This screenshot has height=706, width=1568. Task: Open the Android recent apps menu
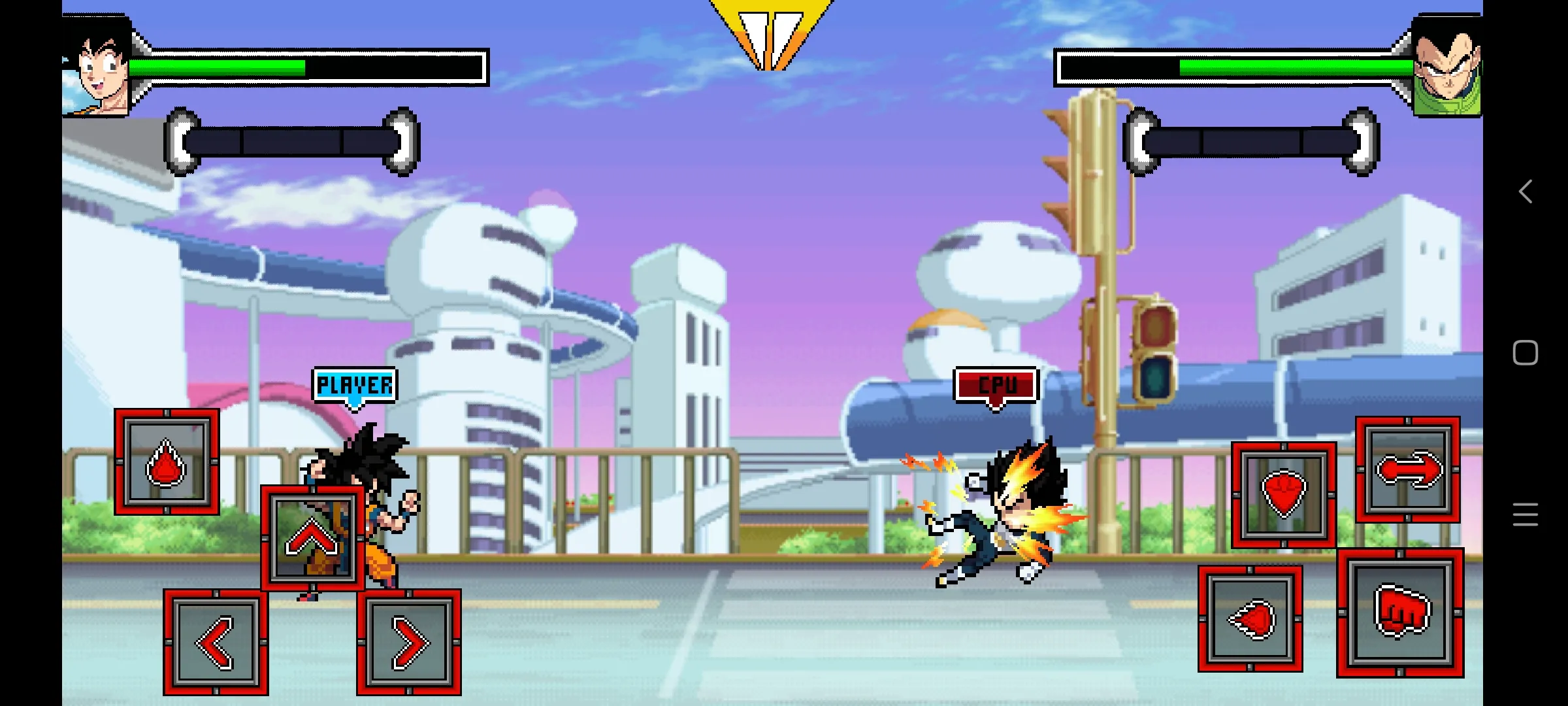tap(1525, 515)
